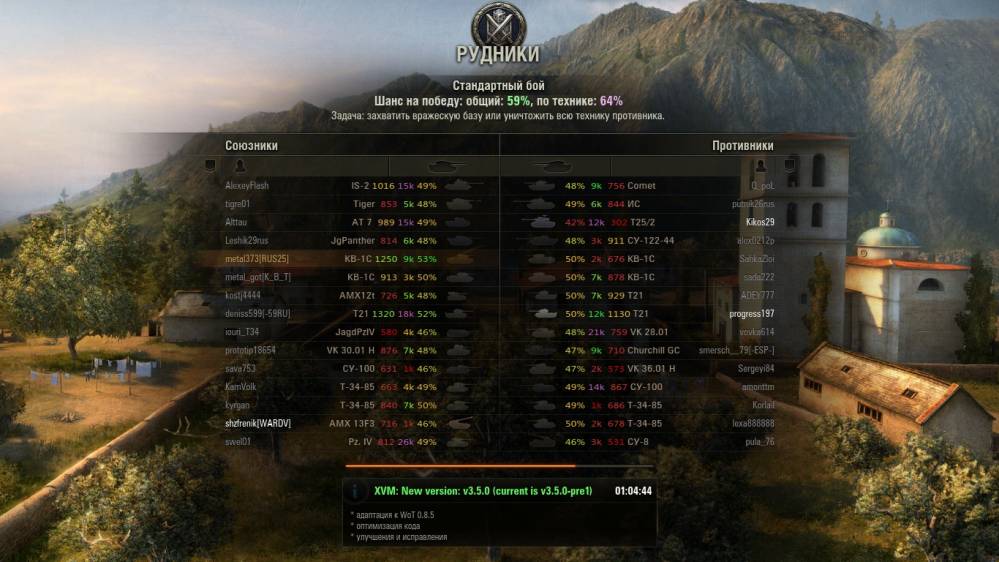Choose ally swel01 in the Pz. IV

(x=238, y=441)
